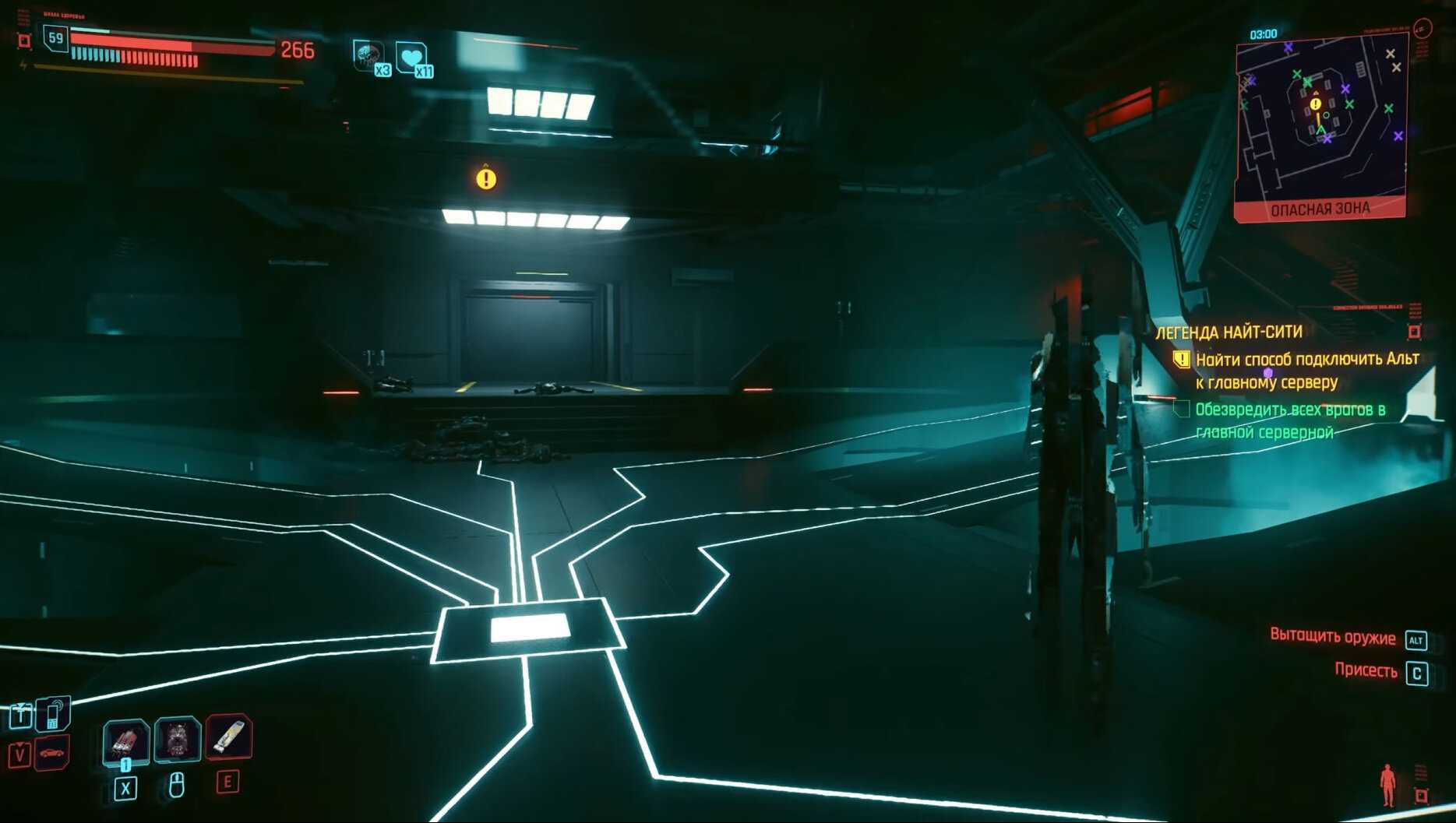This screenshot has width=1456, height=823.
Task: Select the grenade quick slot
Action: click(125, 740)
